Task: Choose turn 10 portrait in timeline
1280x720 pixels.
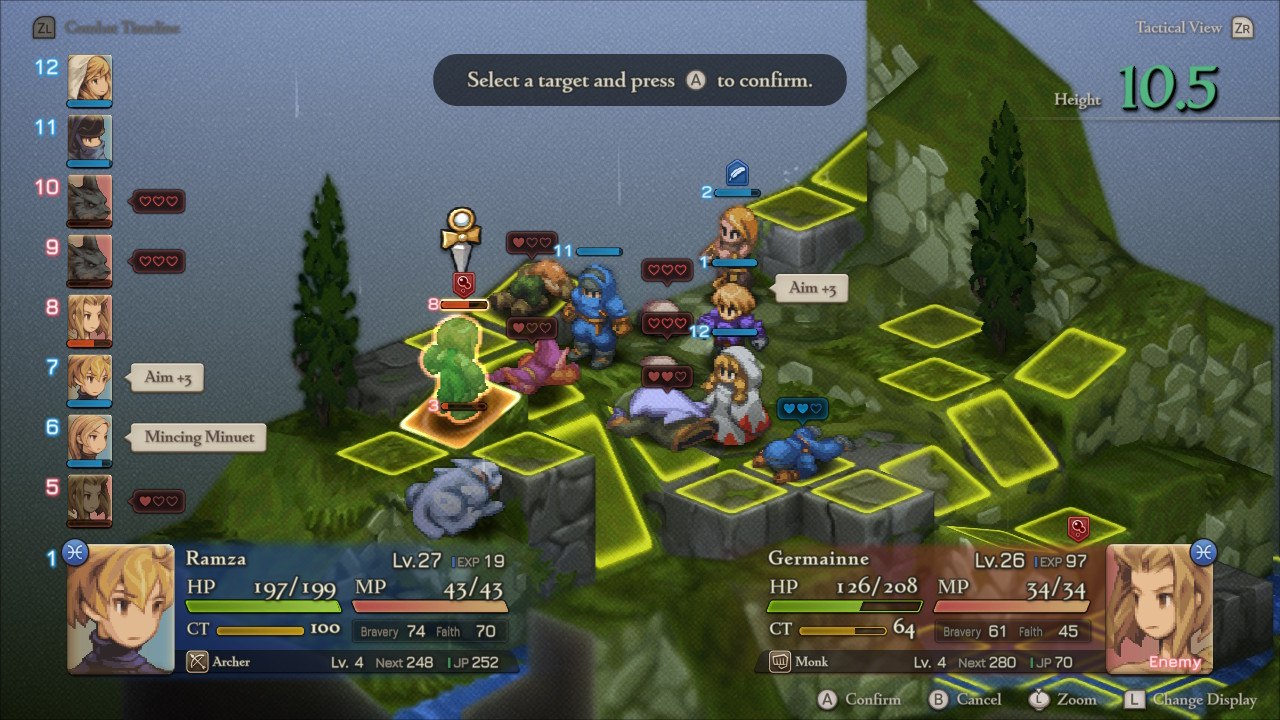Action: pyautogui.click(x=89, y=199)
